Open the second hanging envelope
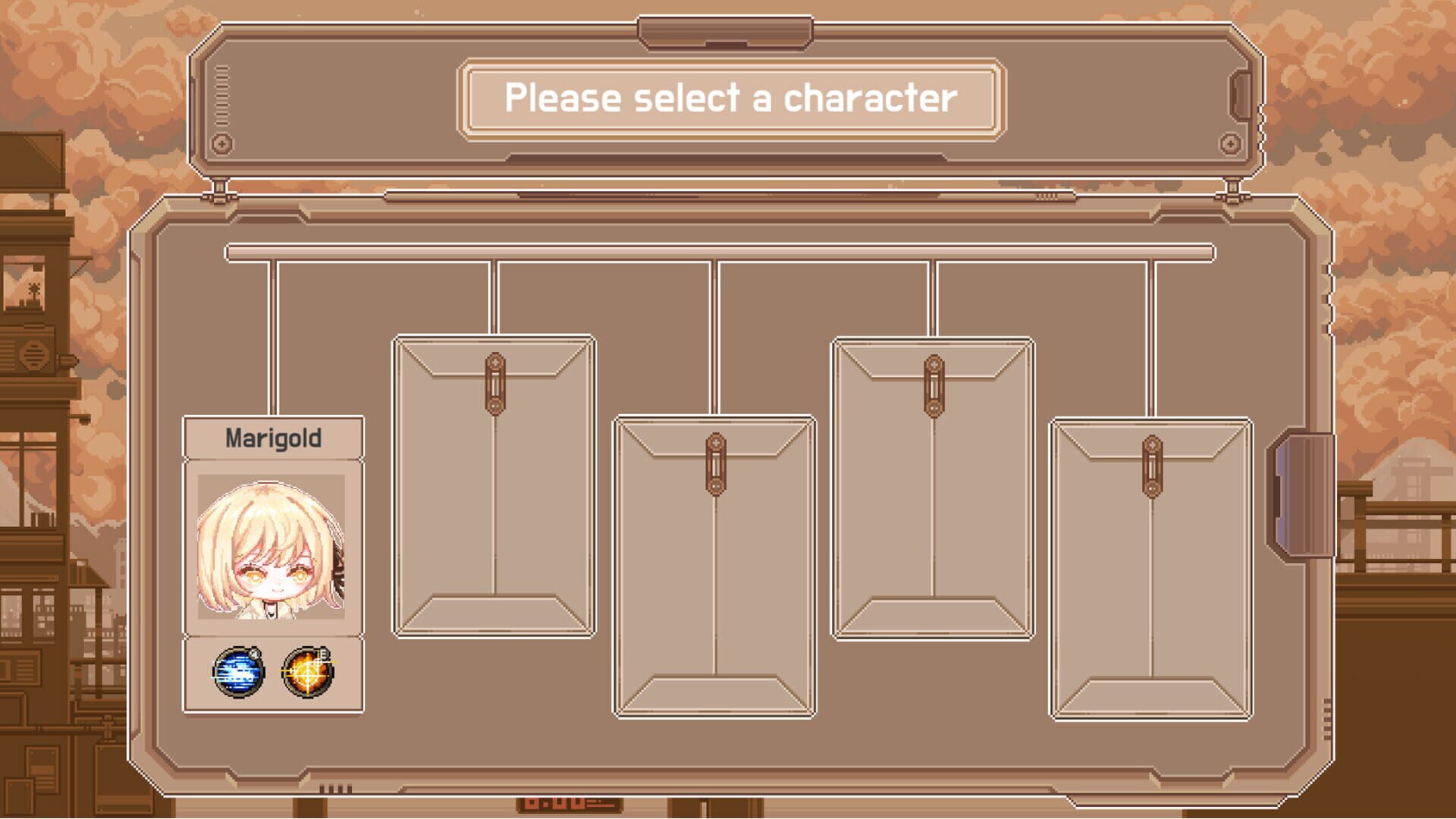Viewport: 1456px width, 819px height. tap(714, 576)
